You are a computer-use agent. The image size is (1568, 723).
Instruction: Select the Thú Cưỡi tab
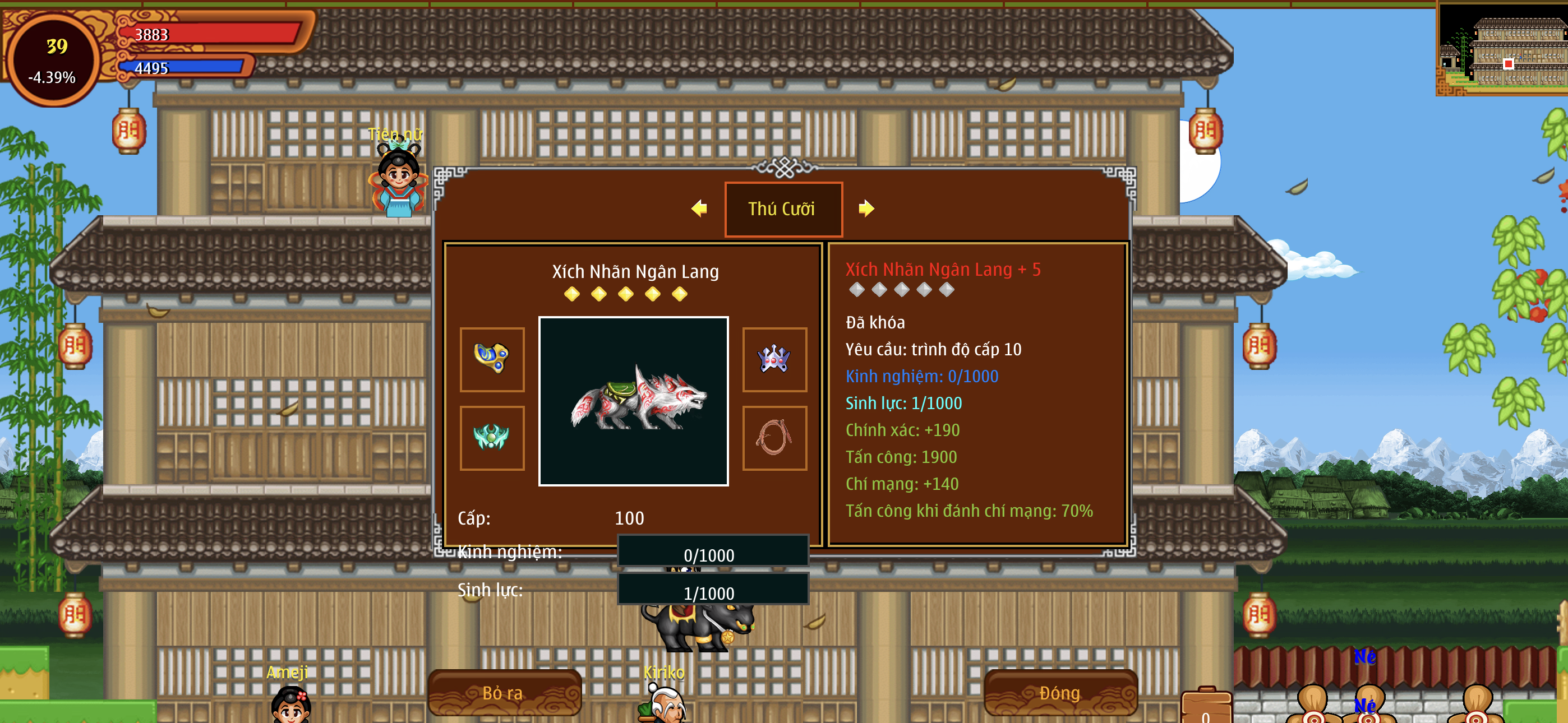pyautogui.click(x=783, y=208)
